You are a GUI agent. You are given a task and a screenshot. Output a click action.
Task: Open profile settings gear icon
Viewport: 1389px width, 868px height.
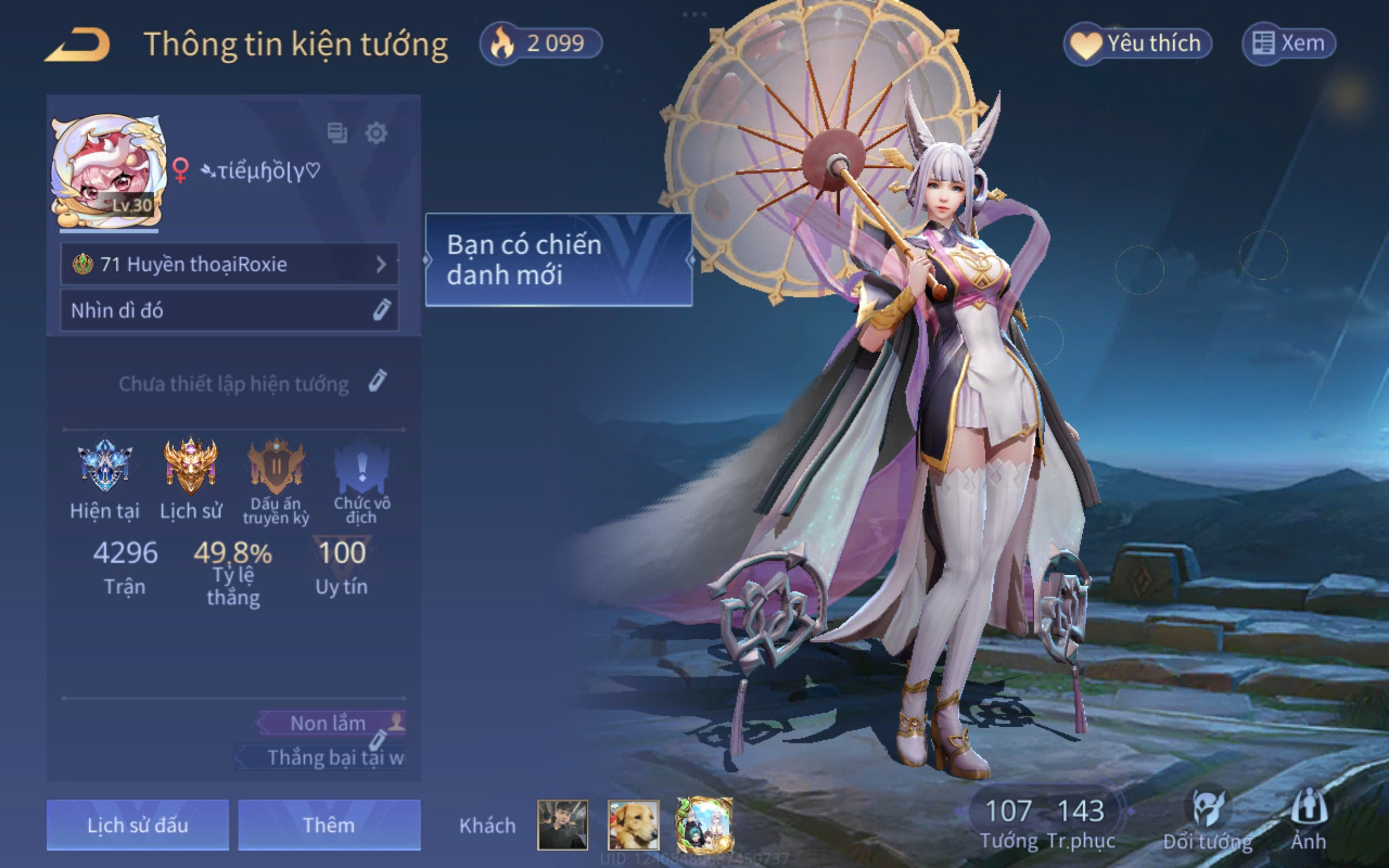coord(376,133)
